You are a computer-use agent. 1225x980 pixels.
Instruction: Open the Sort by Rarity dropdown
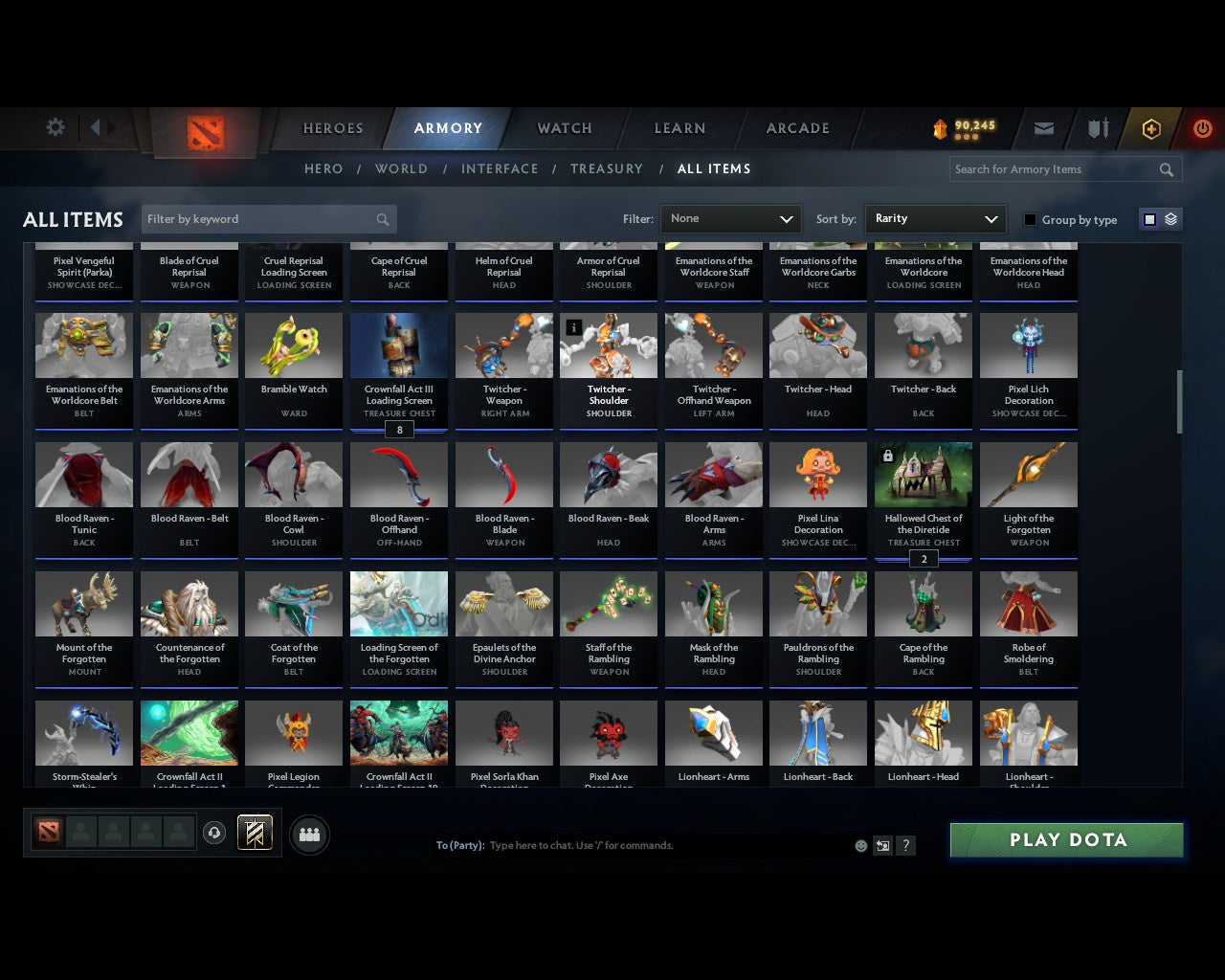tap(935, 219)
